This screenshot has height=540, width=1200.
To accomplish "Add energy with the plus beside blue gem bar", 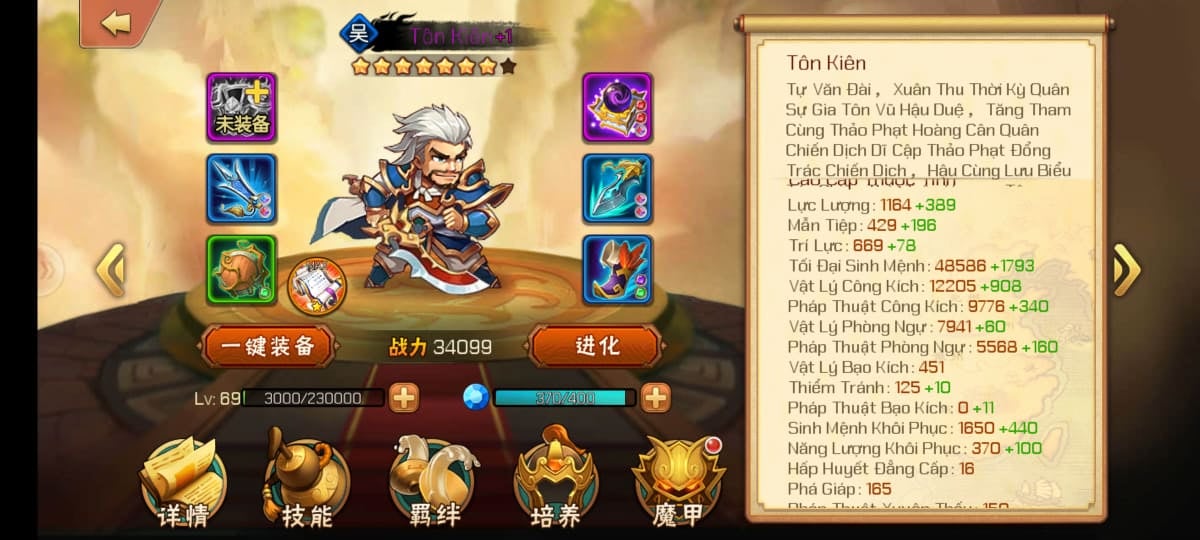I will [655, 398].
